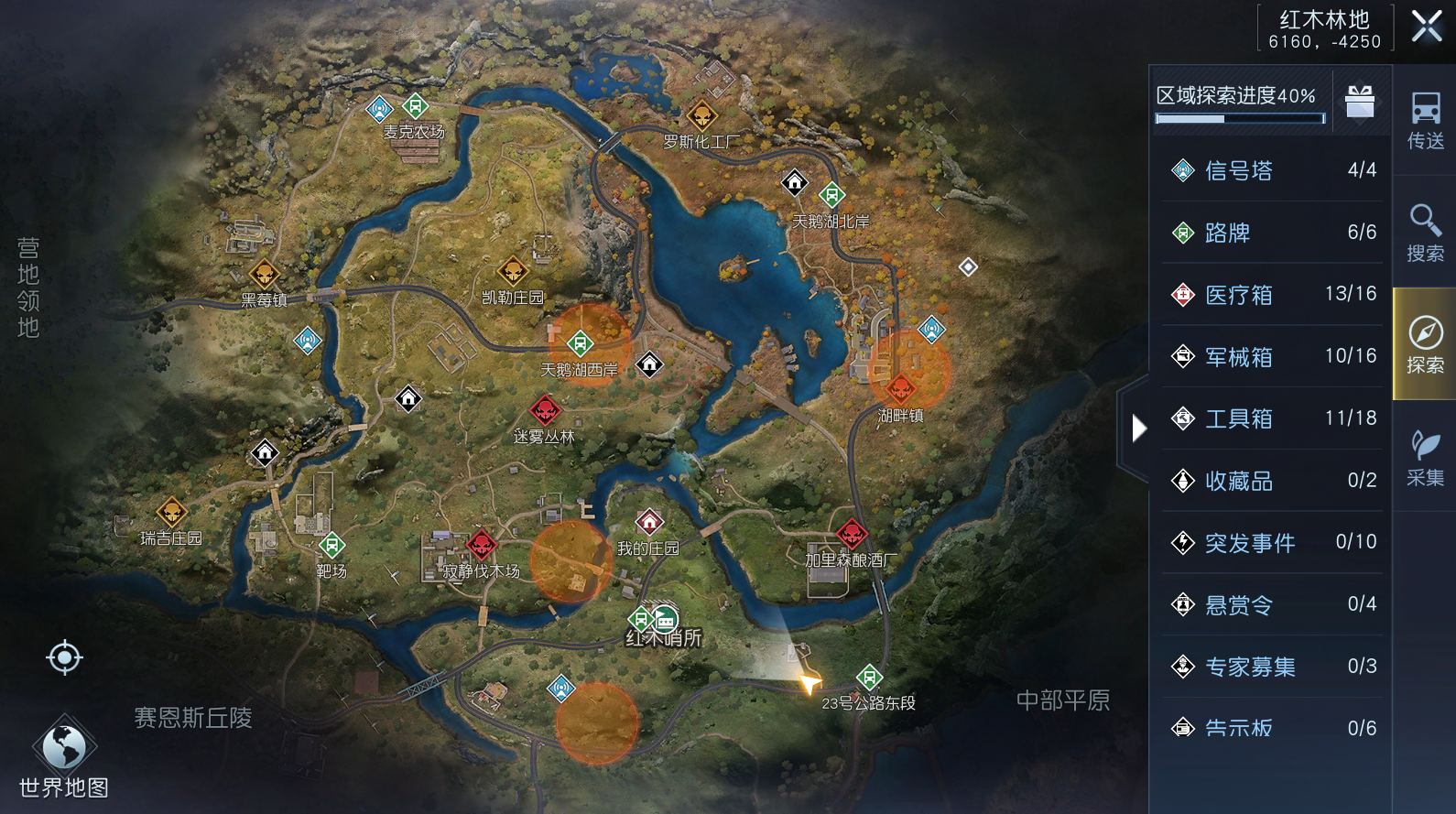The height and width of the screenshot is (814, 1456).
Task: View the 悬赏令 entry
Action: pyautogui.click(x=1236, y=604)
